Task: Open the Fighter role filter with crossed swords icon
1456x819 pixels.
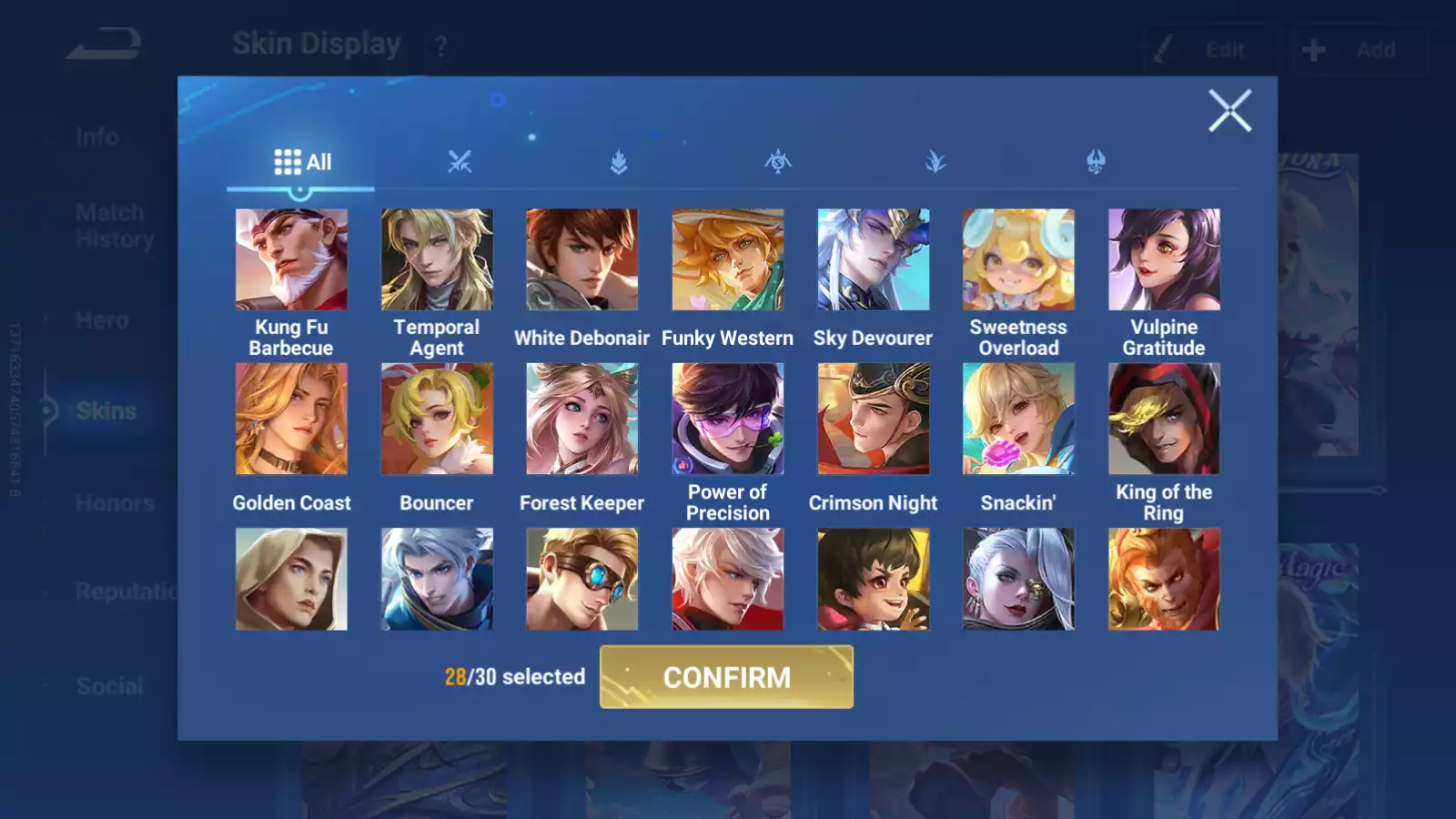Action: point(461,161)
